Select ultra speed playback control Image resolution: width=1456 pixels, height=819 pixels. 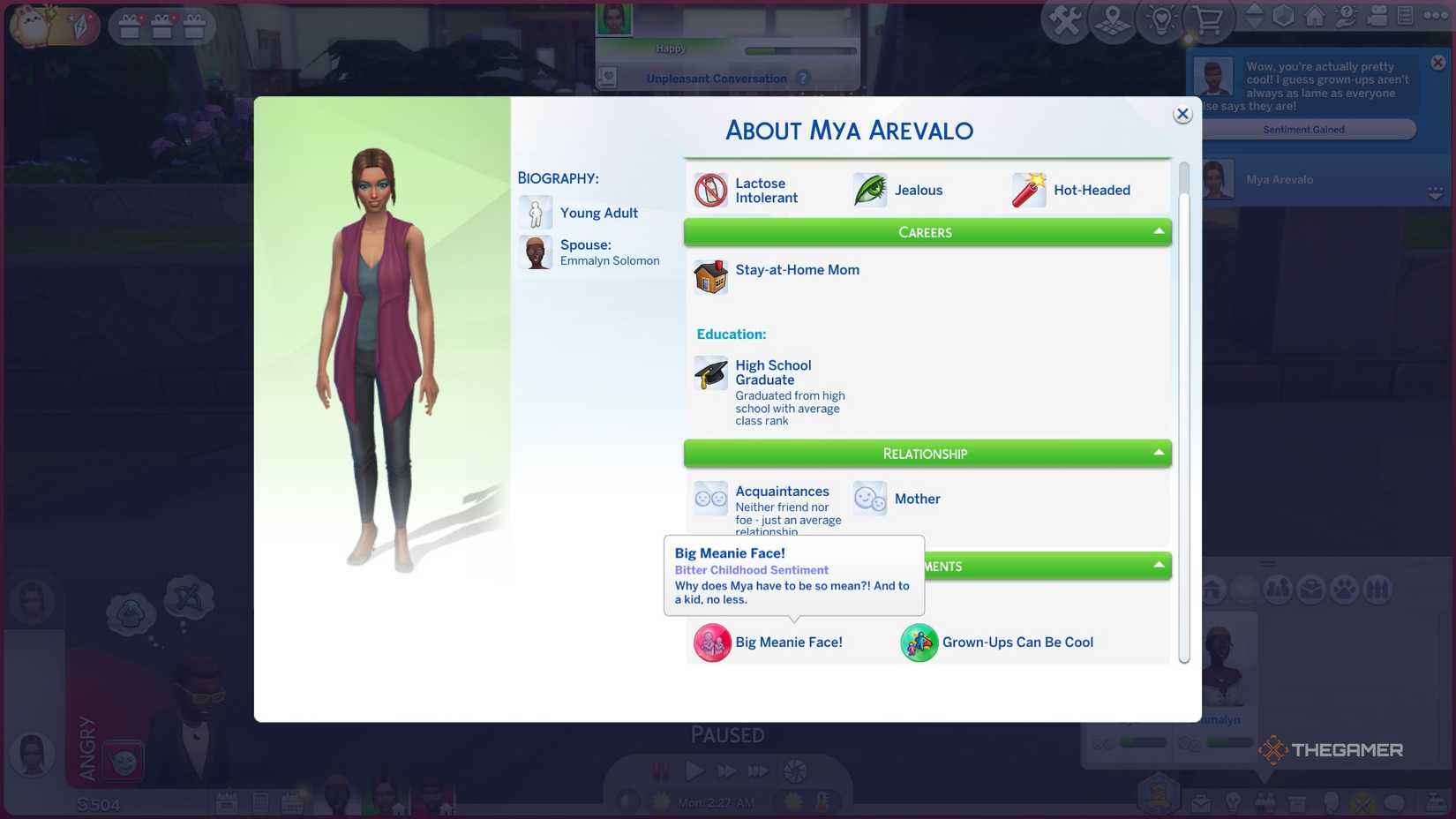[x=759, y=770]
